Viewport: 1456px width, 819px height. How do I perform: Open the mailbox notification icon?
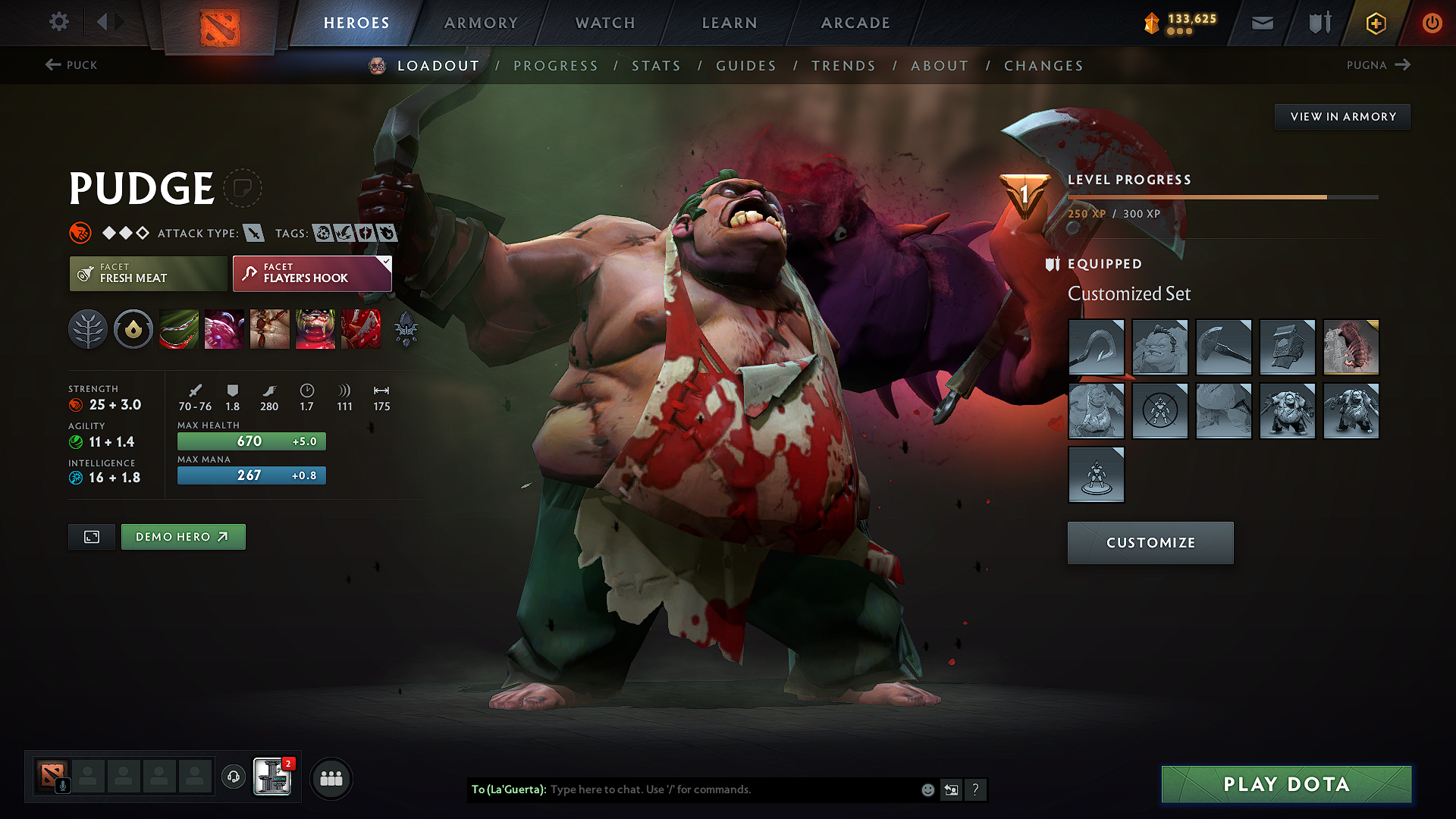pos(1261,22)
